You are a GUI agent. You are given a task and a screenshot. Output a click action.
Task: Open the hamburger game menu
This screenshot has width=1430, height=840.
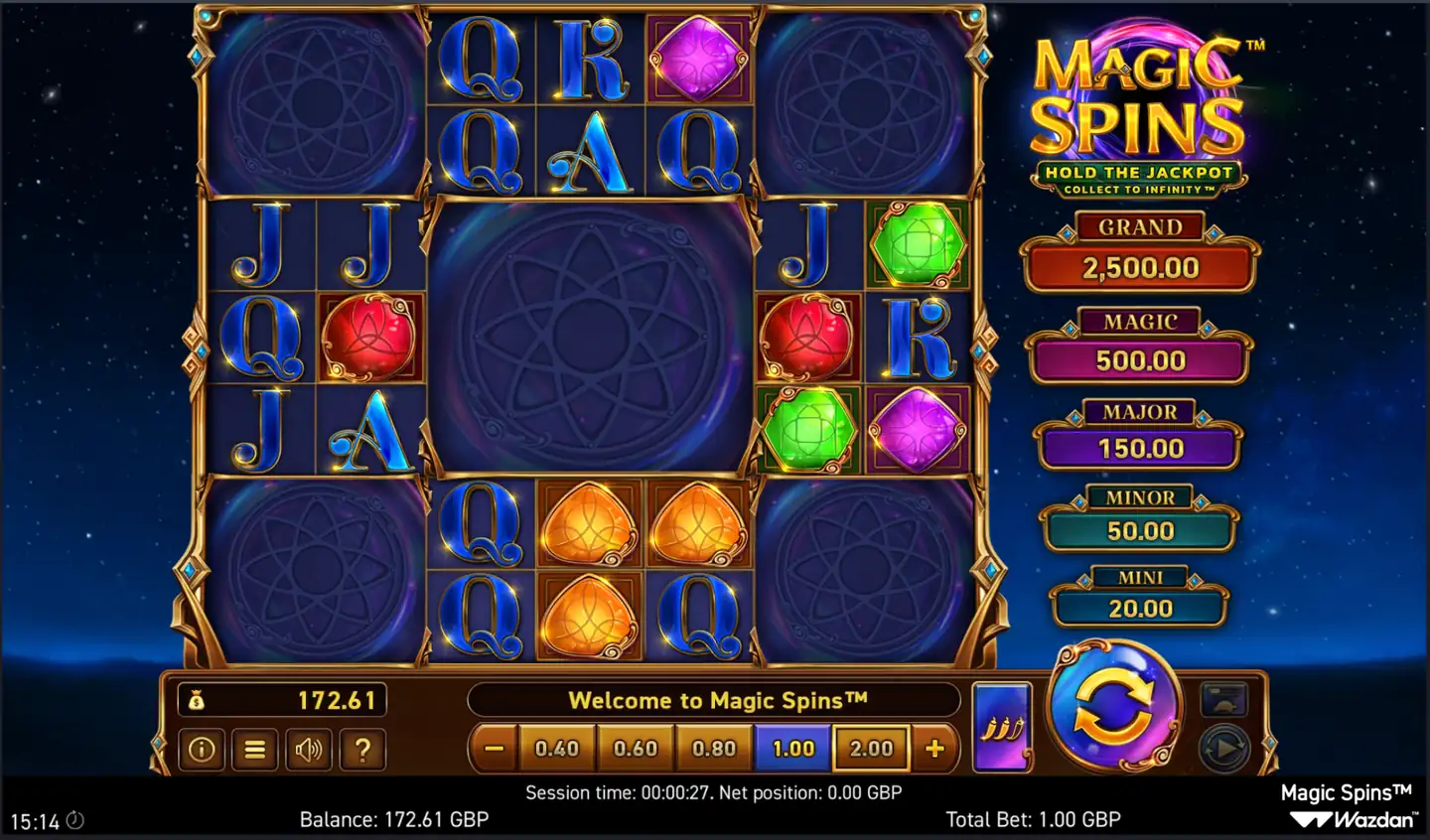255,750
